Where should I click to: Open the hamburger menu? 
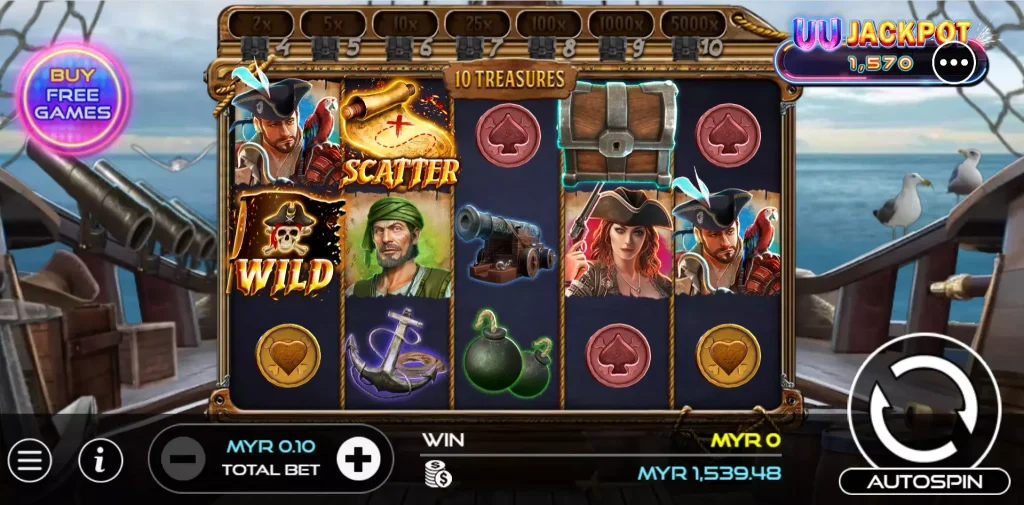coord(30,460)
